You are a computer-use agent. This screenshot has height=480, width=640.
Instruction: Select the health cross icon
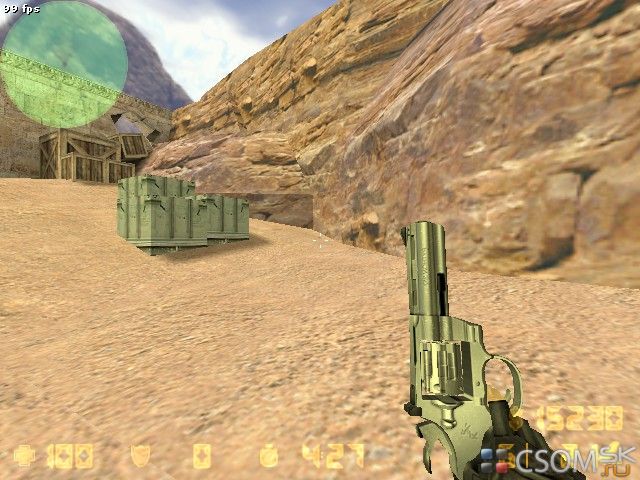(23, 457)
